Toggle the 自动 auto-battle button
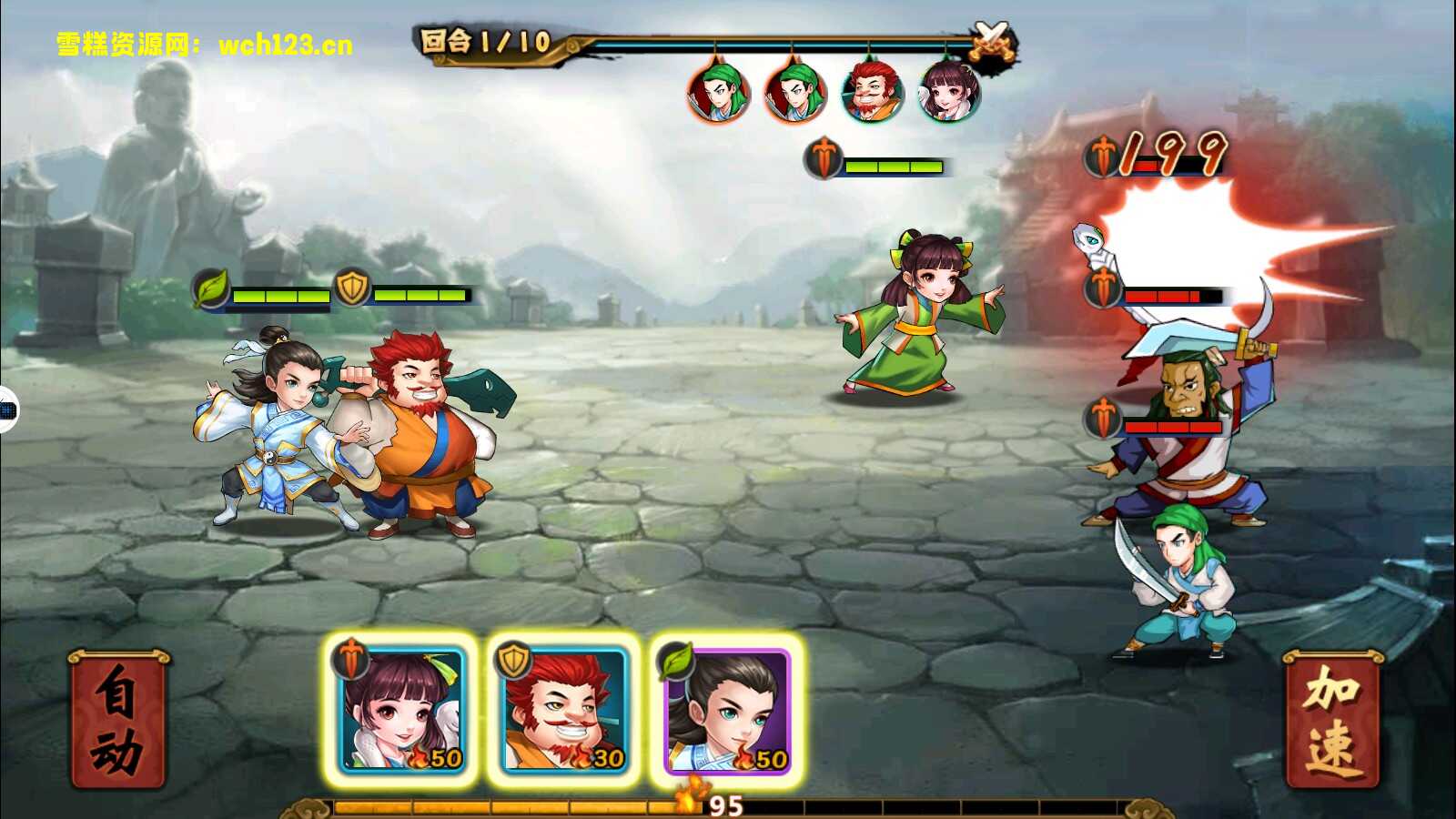 point(117,720)
